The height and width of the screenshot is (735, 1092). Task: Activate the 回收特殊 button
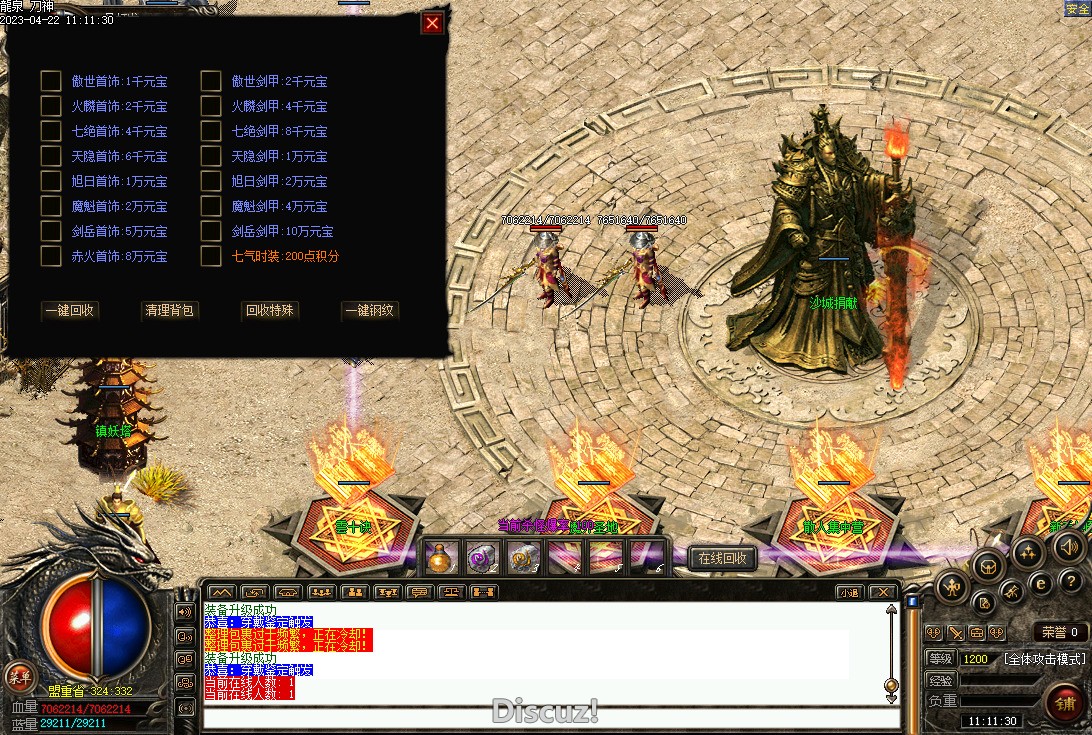click(x=270, y=311)
